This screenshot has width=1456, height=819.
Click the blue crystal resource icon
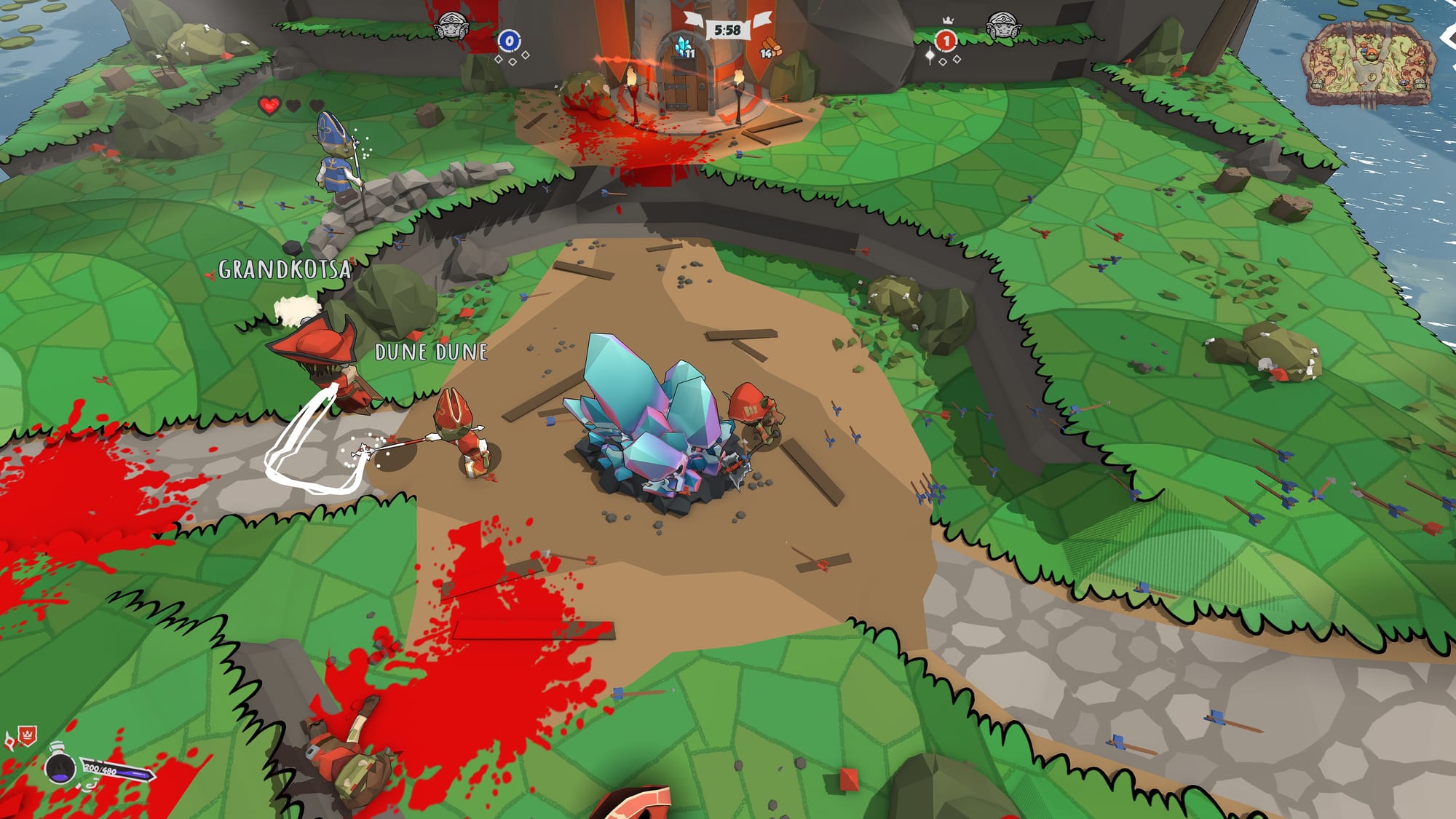coord(682,46)
